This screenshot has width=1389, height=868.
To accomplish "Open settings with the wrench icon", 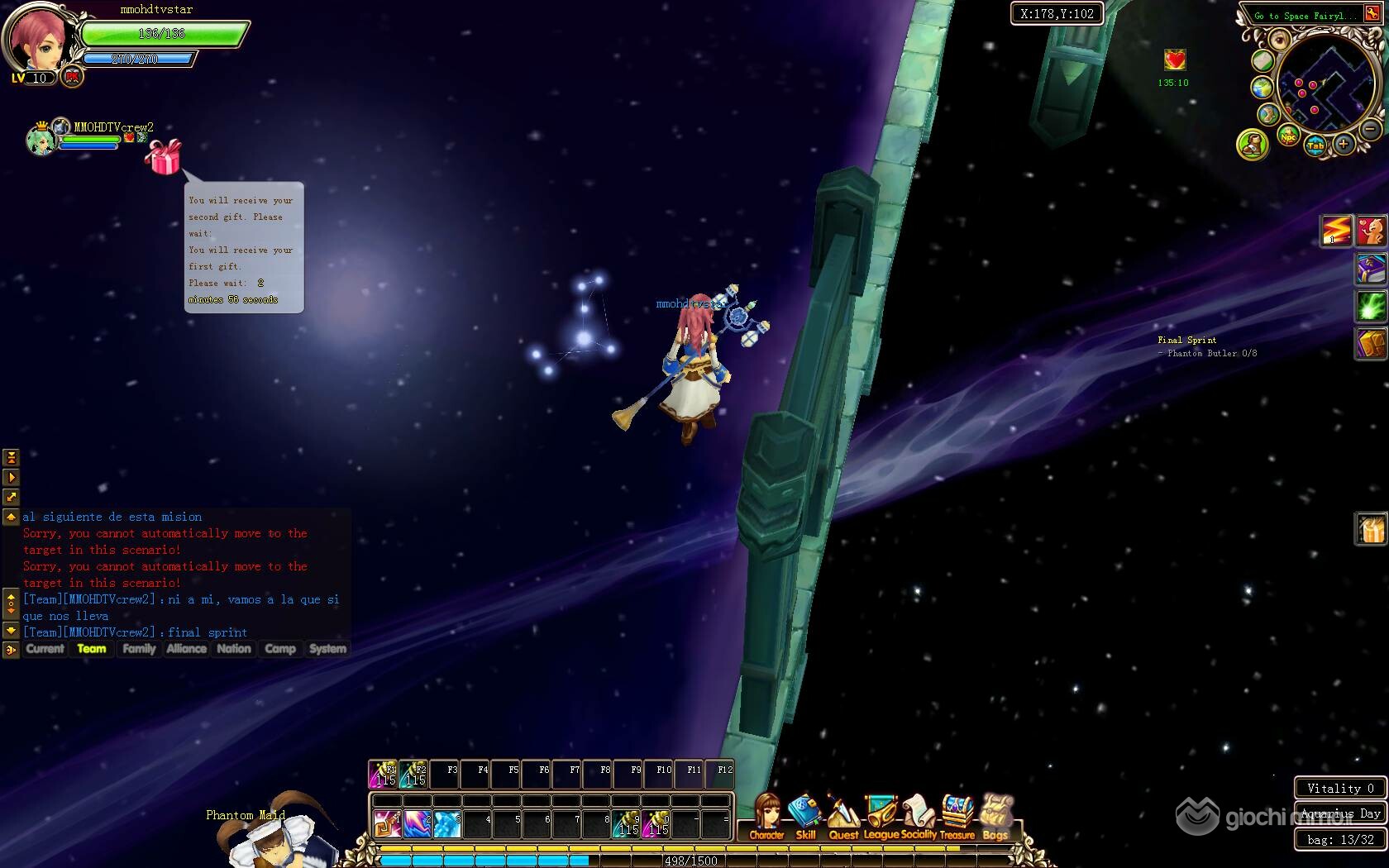I will pos(1372,14).
